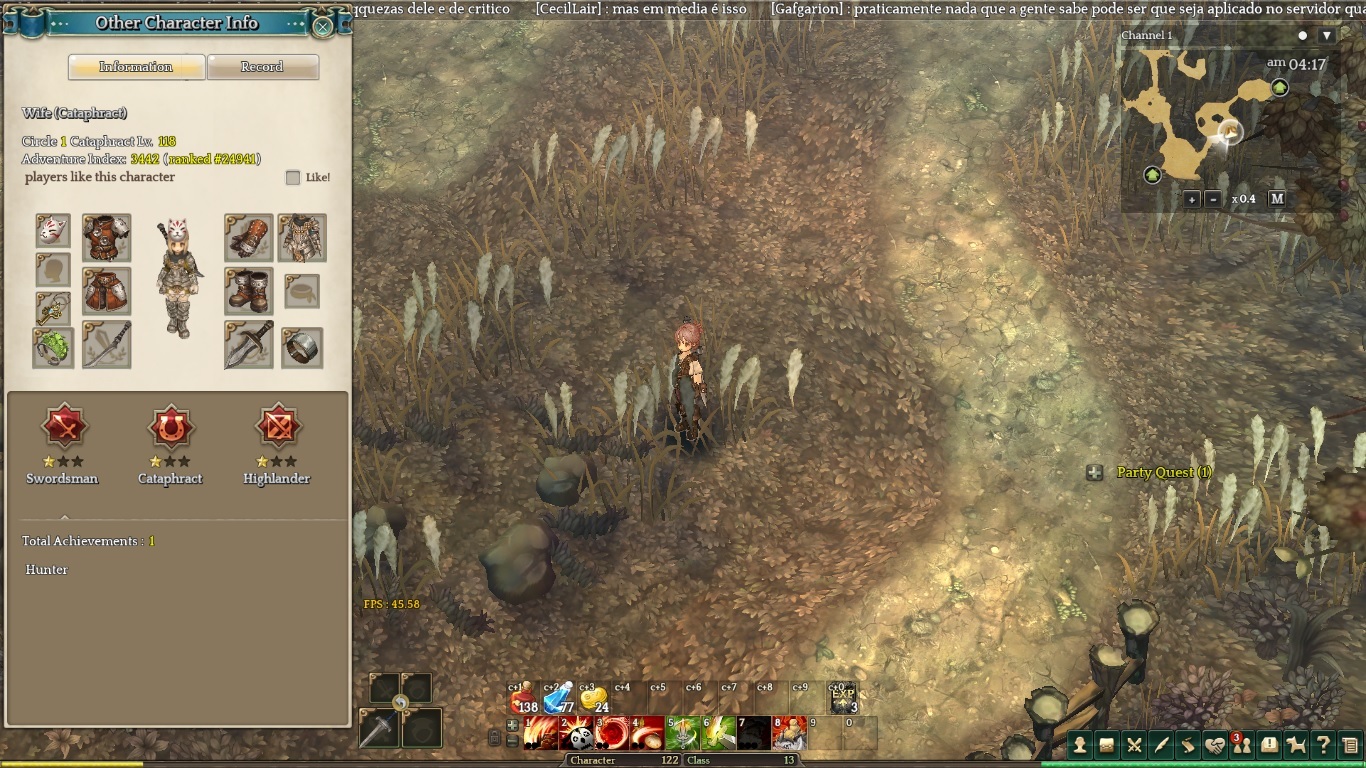
Task: Switch to the Record tab
Action: pyautogui.click(x=262, y=67)
